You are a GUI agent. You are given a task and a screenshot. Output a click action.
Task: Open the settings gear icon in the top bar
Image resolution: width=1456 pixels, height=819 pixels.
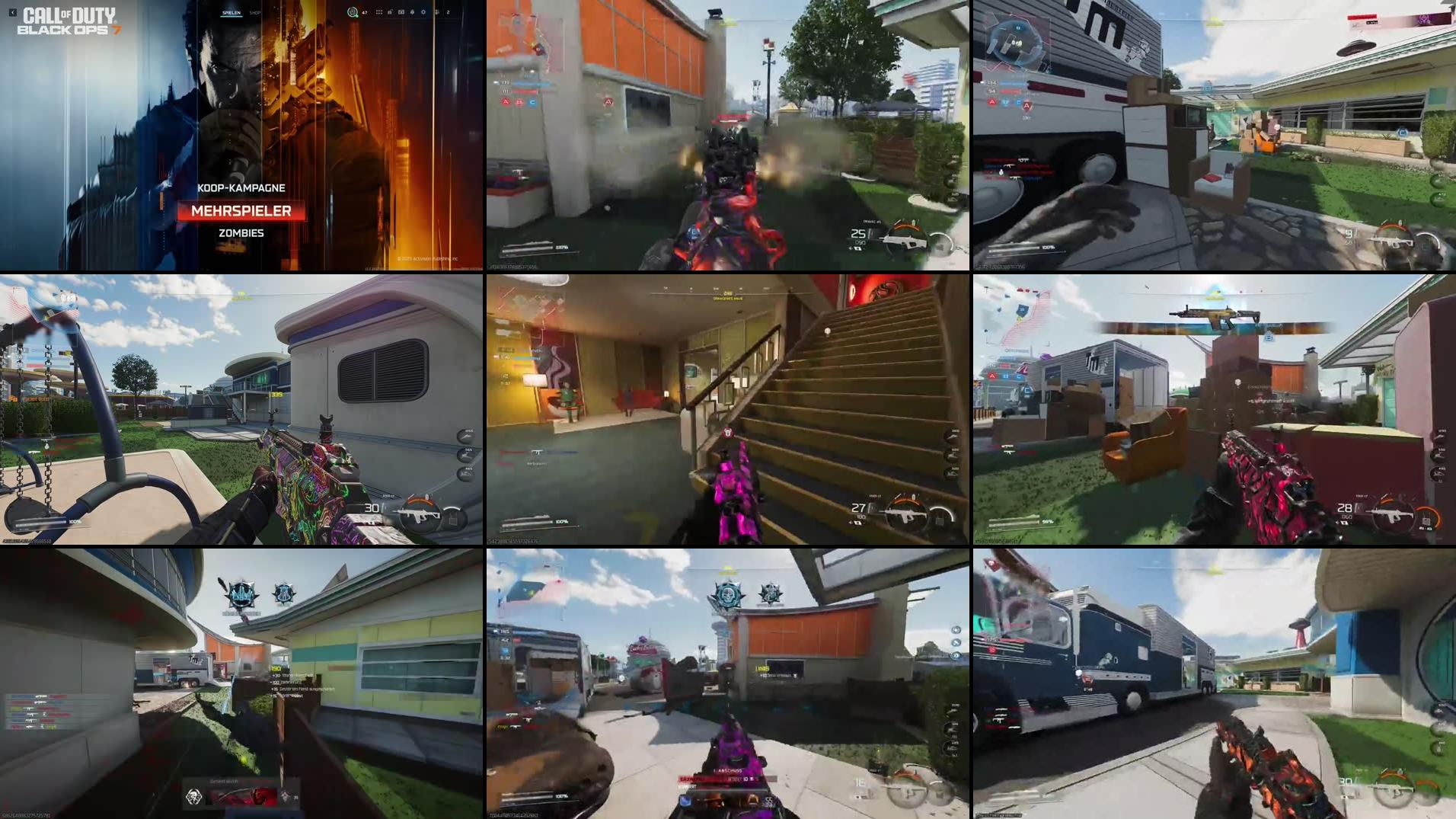(x=423, y=11)
